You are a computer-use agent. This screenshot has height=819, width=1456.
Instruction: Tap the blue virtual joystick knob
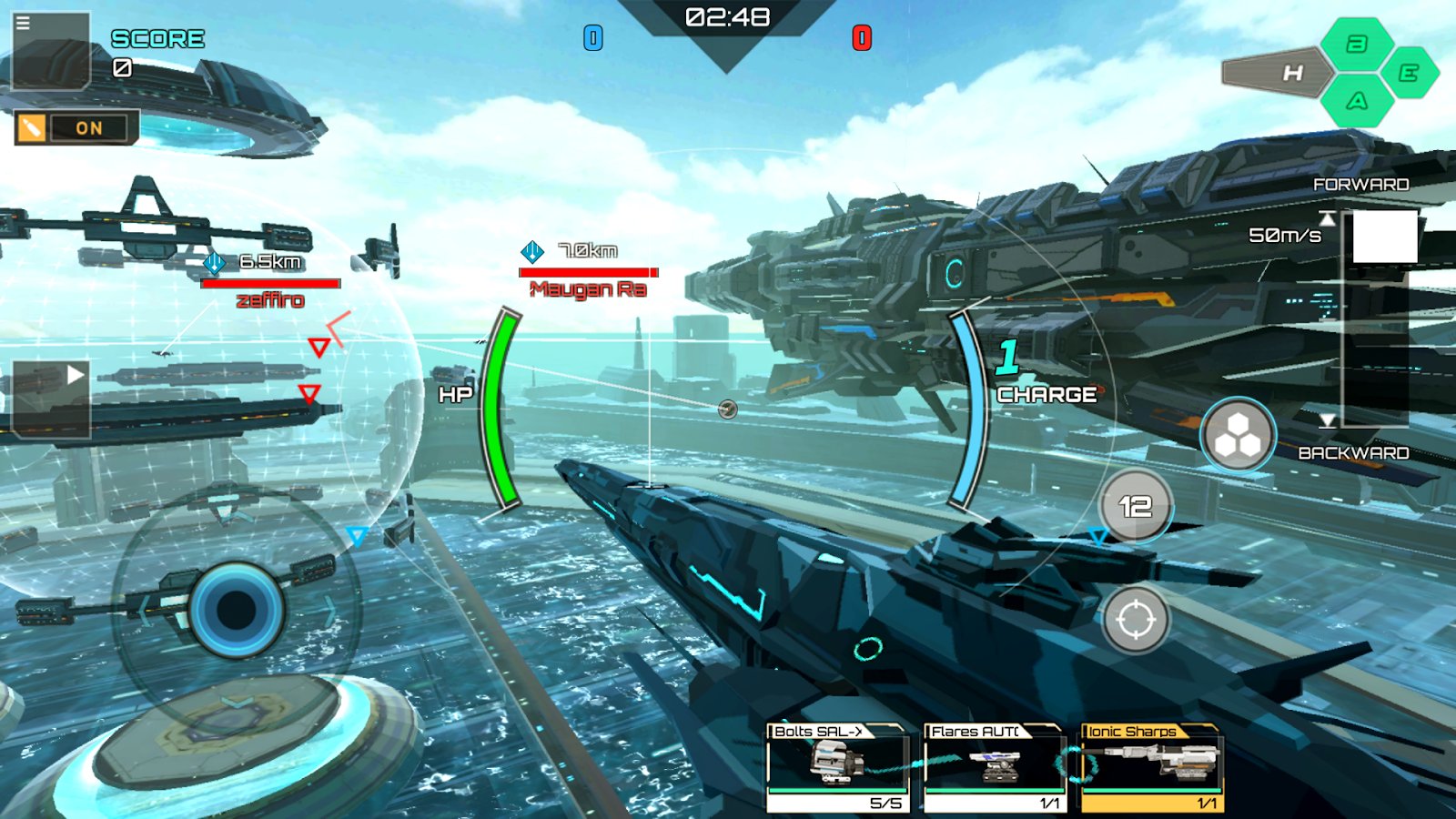[237, 609]
